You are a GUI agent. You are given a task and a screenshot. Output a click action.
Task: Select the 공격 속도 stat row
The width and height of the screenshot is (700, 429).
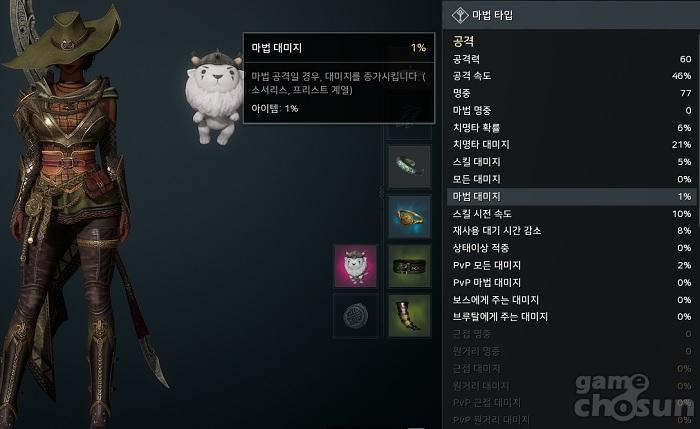pyautogui.click(x=570, y=76)
